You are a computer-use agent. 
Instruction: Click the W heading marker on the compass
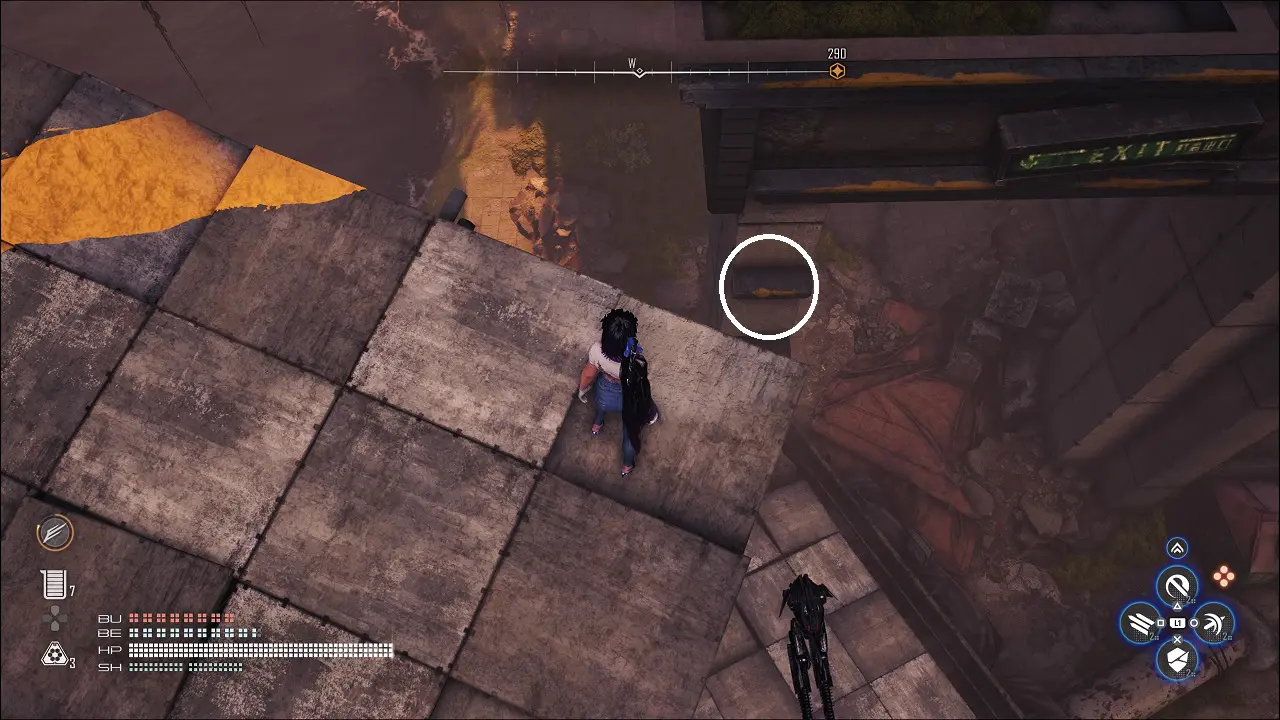[x=638, y=71]
